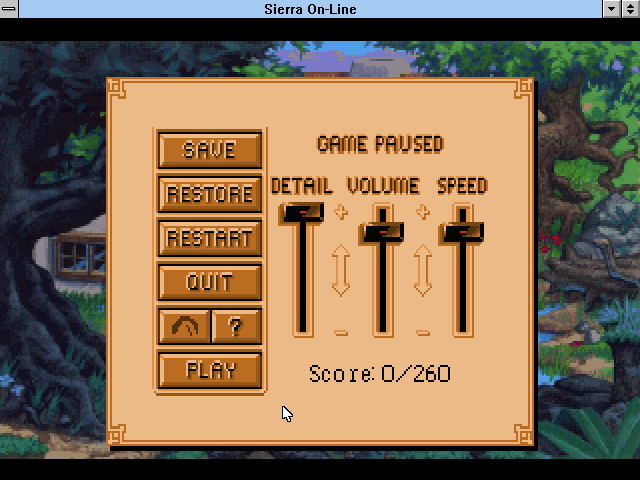This screenshot has height=480, width=640.
Task: Click the VOLUME slider handle
Action: point(383,232)
